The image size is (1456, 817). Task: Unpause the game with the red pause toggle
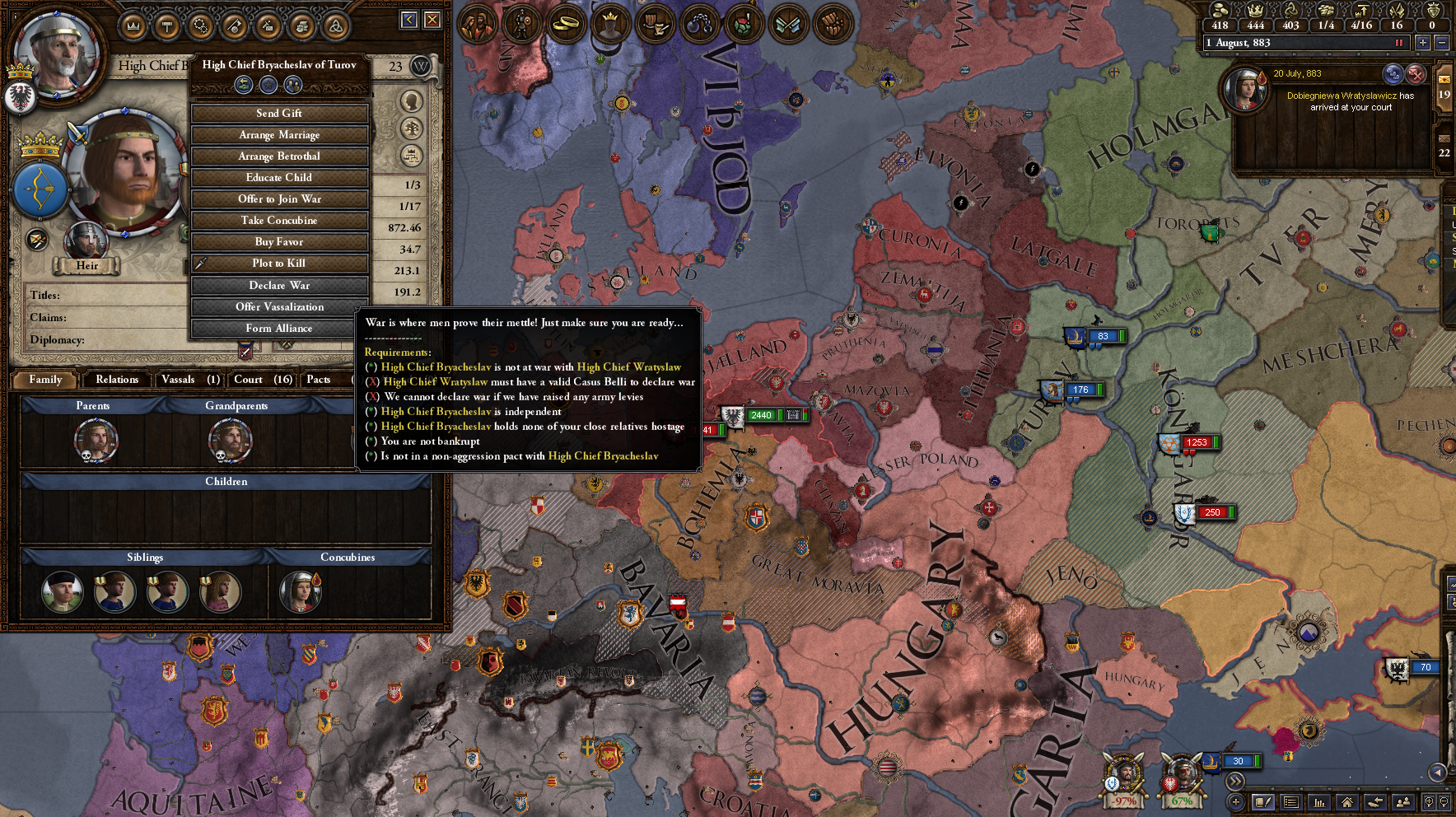[1399, 43]
